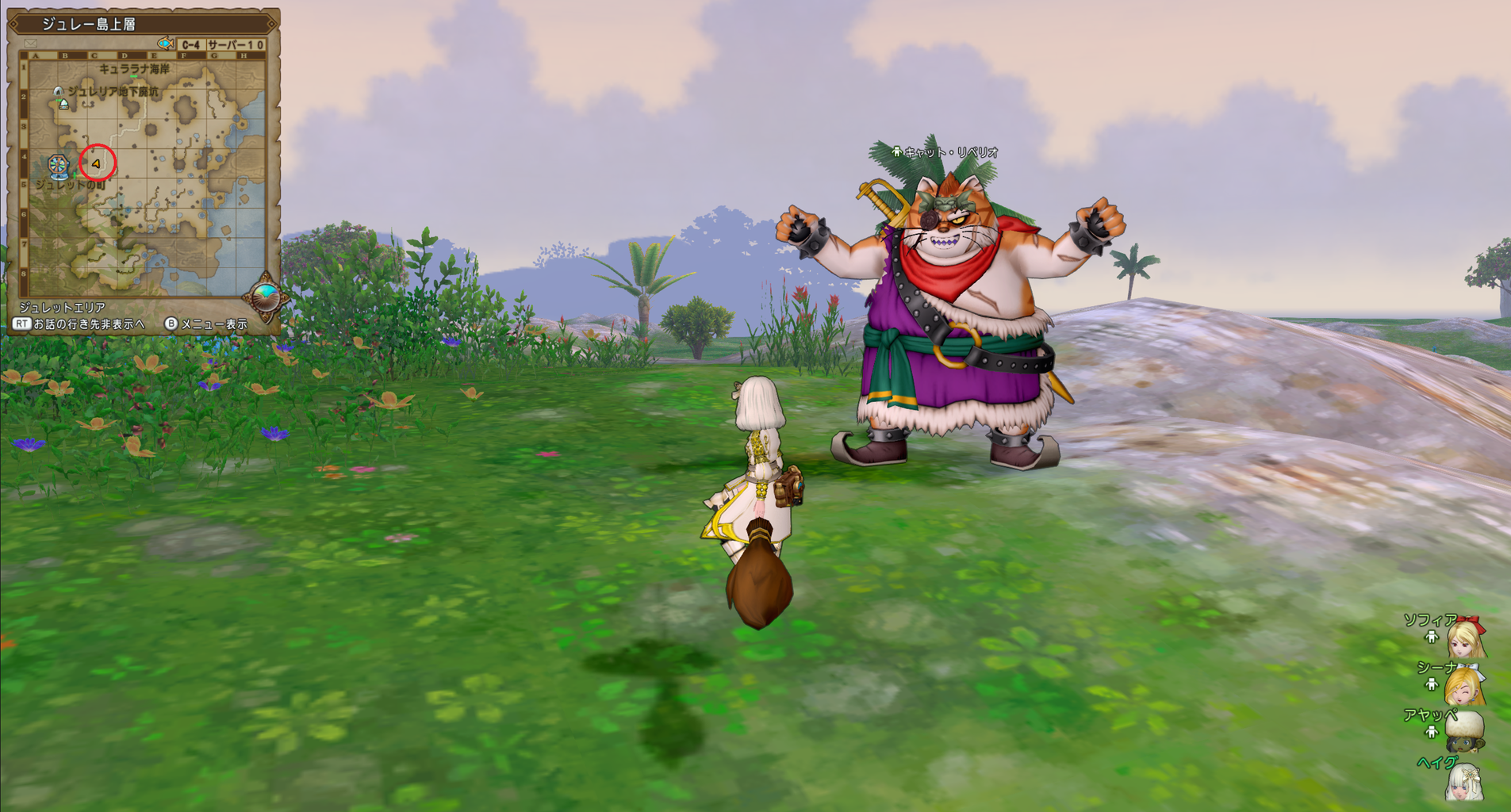Select the ジュレットの町 windmill town icon

[x=57, y=166]
